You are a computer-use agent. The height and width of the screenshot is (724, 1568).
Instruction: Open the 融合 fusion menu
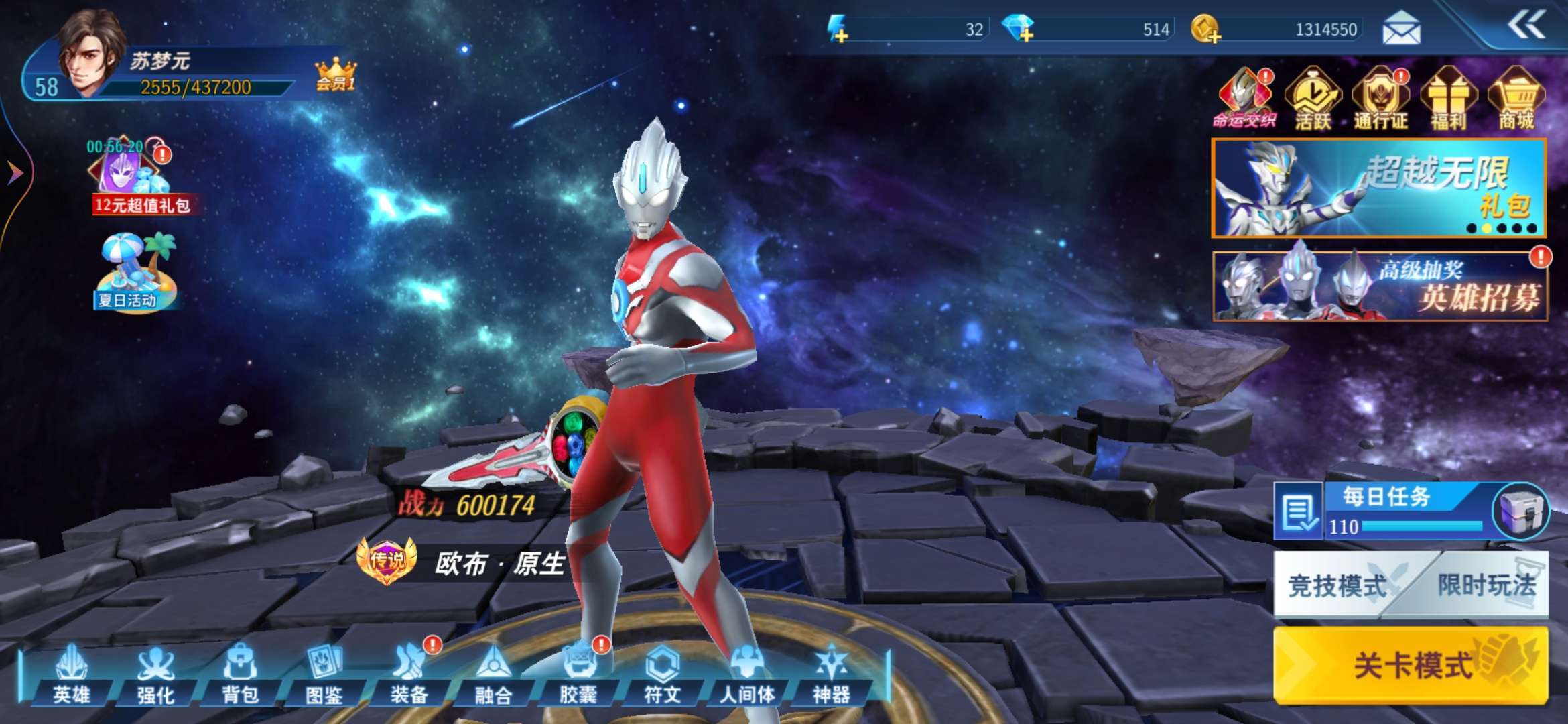[x=493, y=674]
